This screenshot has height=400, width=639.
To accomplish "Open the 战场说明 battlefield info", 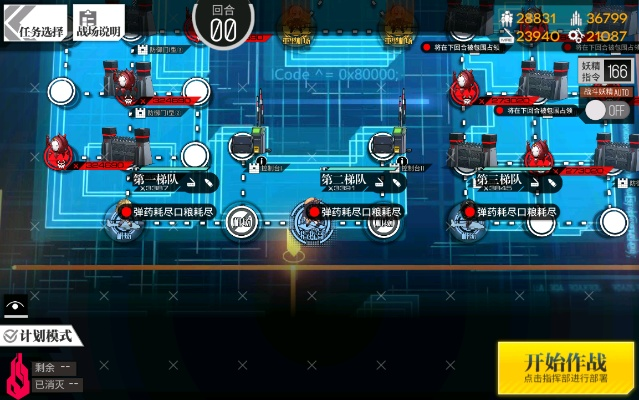I will click(99, 23).
